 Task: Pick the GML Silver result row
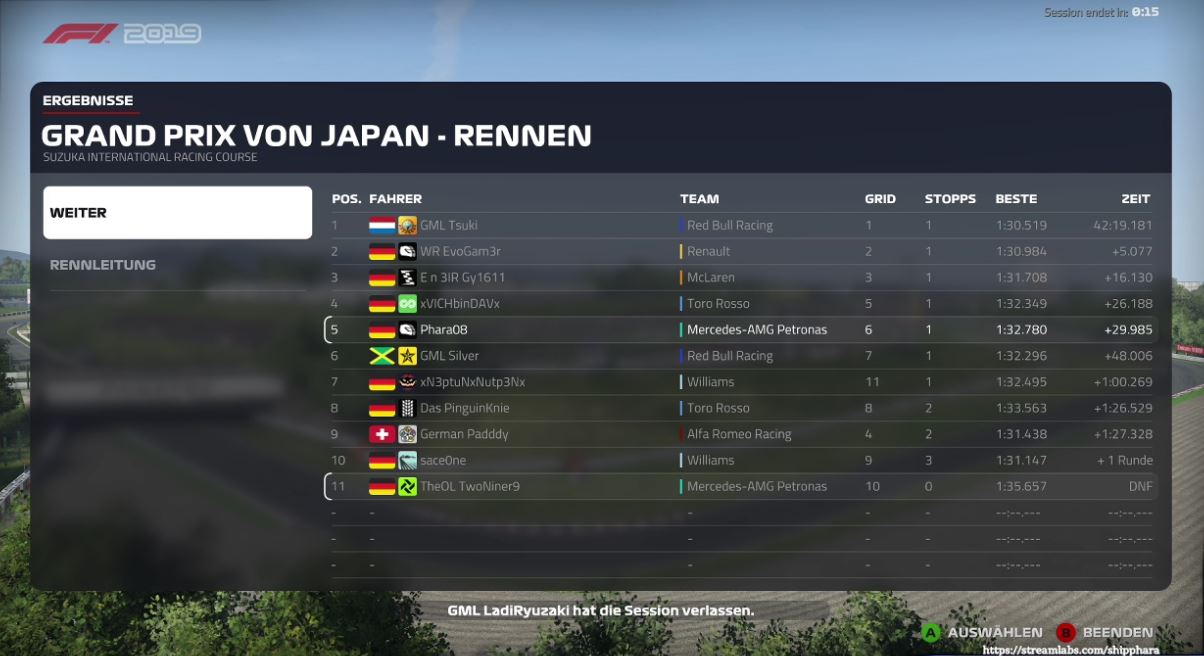pos(741,356)
